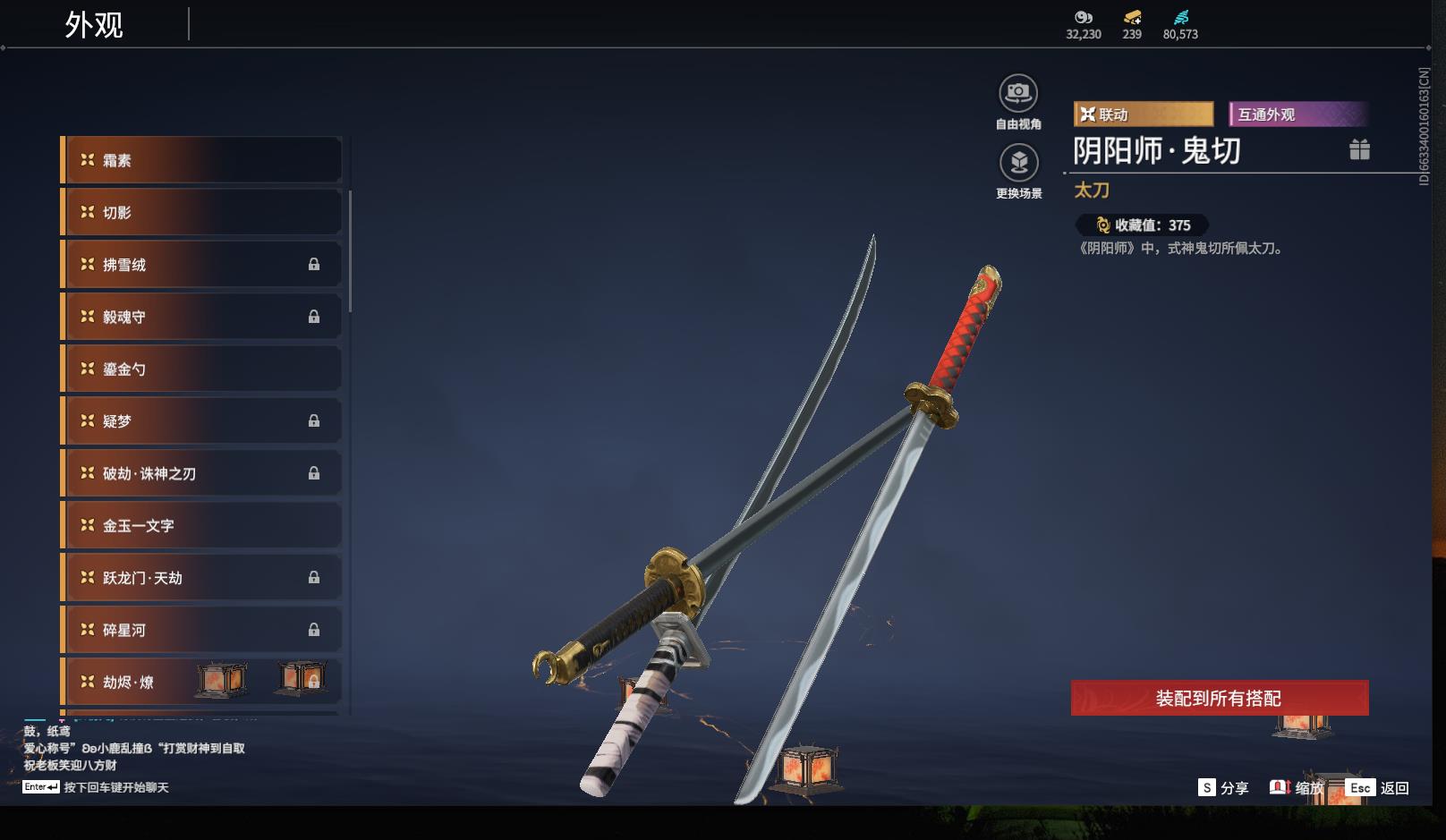Click the 联动 collaboration tag
This screenshot has width=1446, height=840.
[x=1143, y=115]
